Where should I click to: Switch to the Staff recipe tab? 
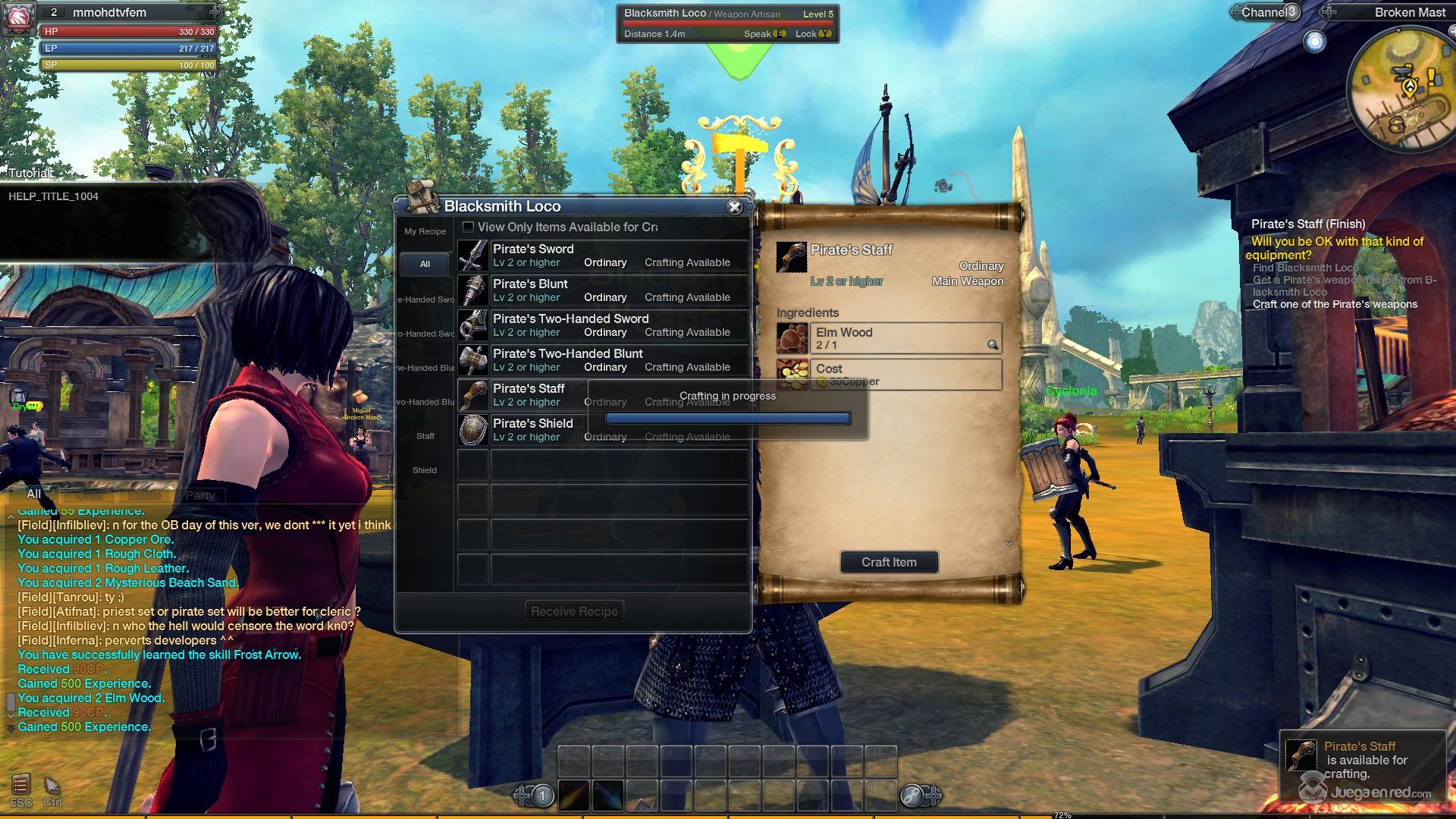pos(425,436)
